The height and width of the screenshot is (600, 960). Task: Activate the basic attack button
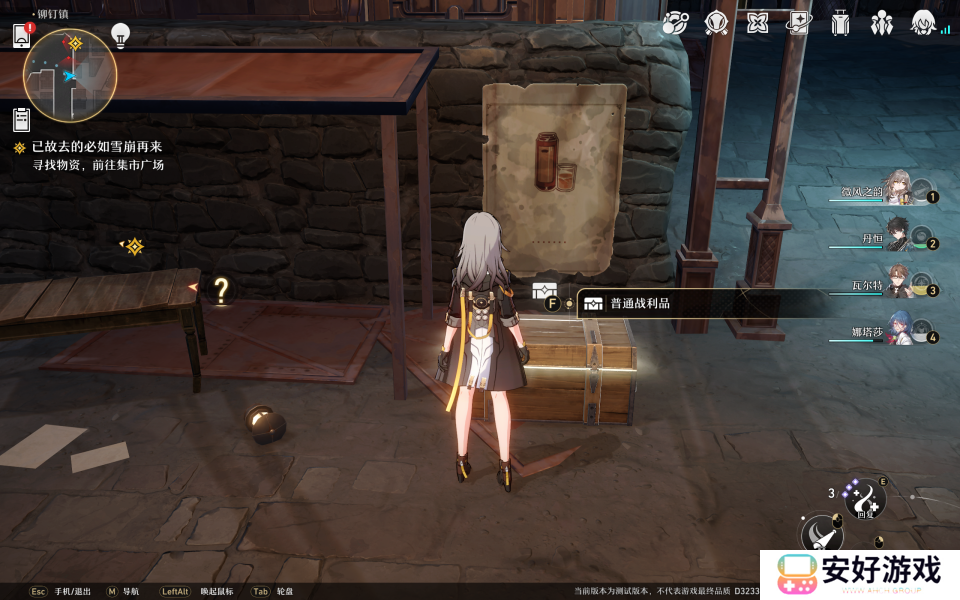820,535
